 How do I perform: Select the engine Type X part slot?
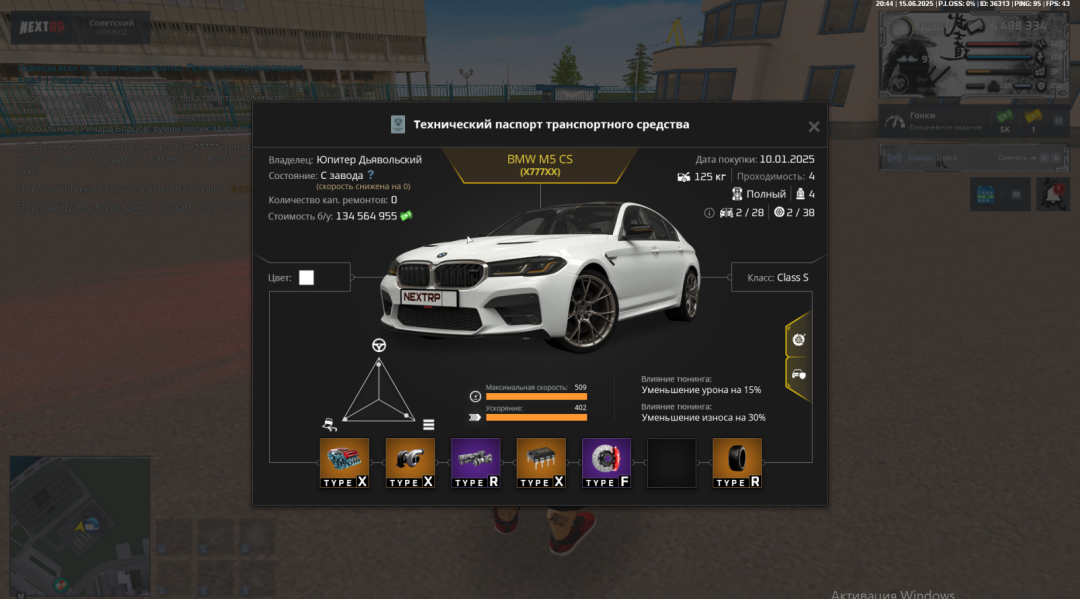[x=344, y=463]
